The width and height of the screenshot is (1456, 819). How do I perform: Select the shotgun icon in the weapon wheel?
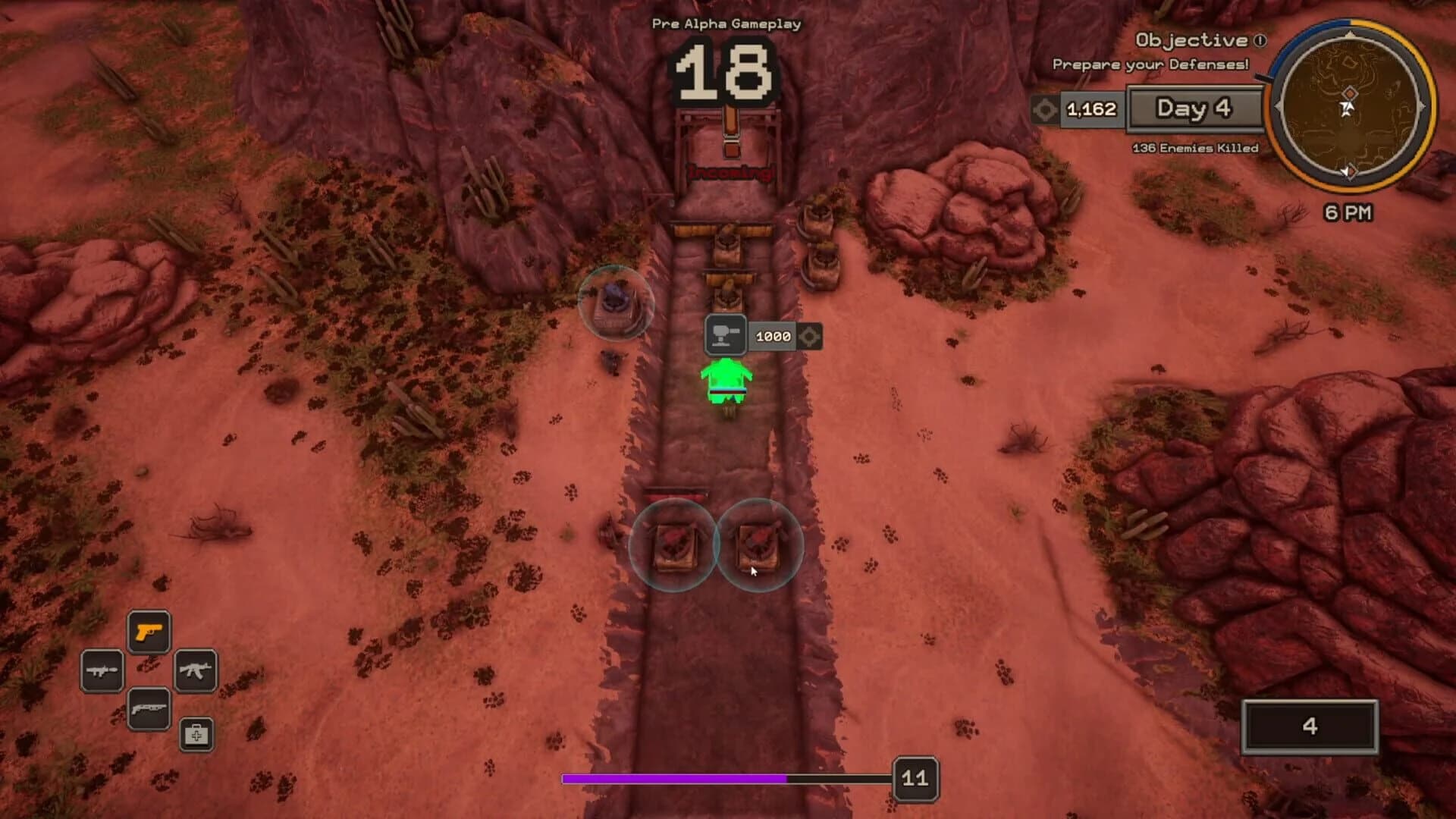pyautogui.click(x=149, y=708)
